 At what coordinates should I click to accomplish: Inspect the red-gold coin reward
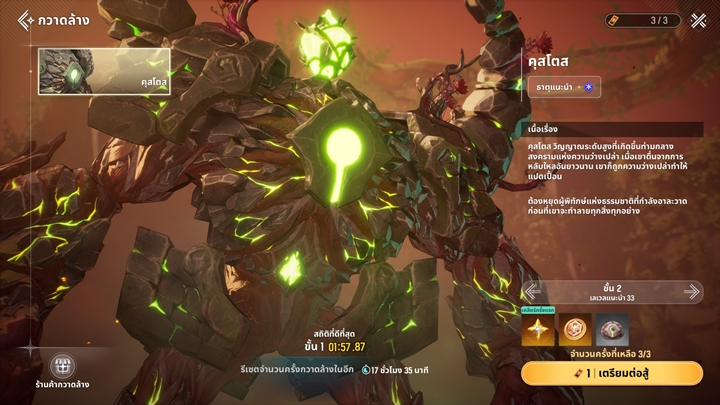point(575,331)
